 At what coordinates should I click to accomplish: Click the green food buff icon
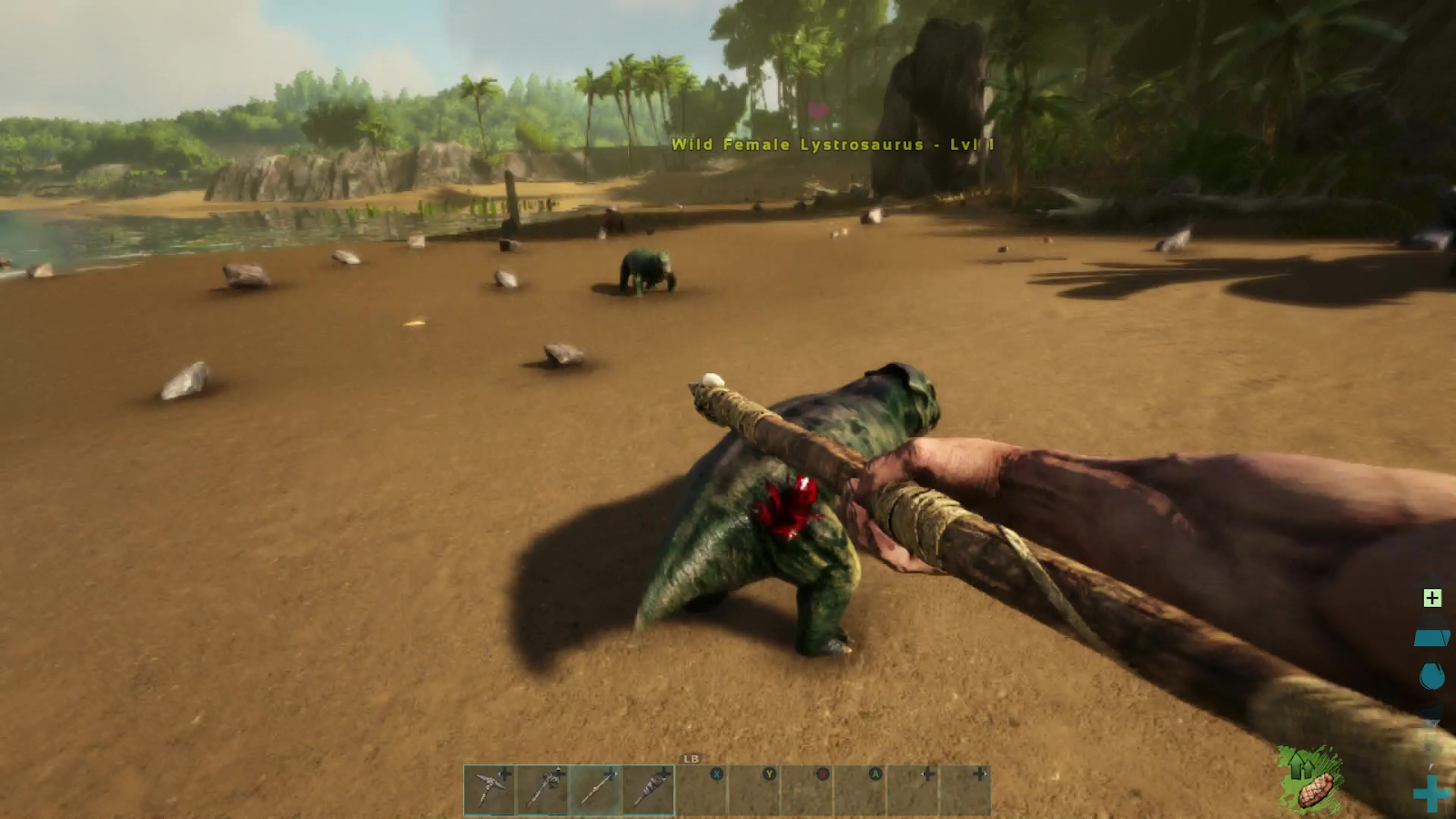[1309, 780]
